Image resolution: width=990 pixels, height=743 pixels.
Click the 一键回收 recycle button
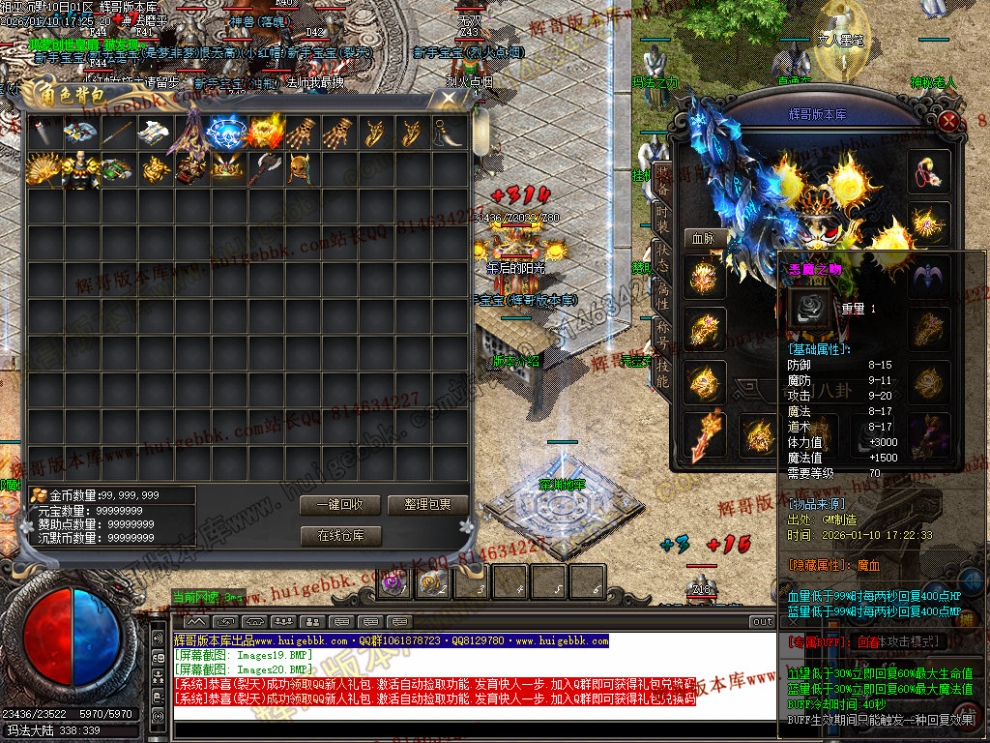340,504
